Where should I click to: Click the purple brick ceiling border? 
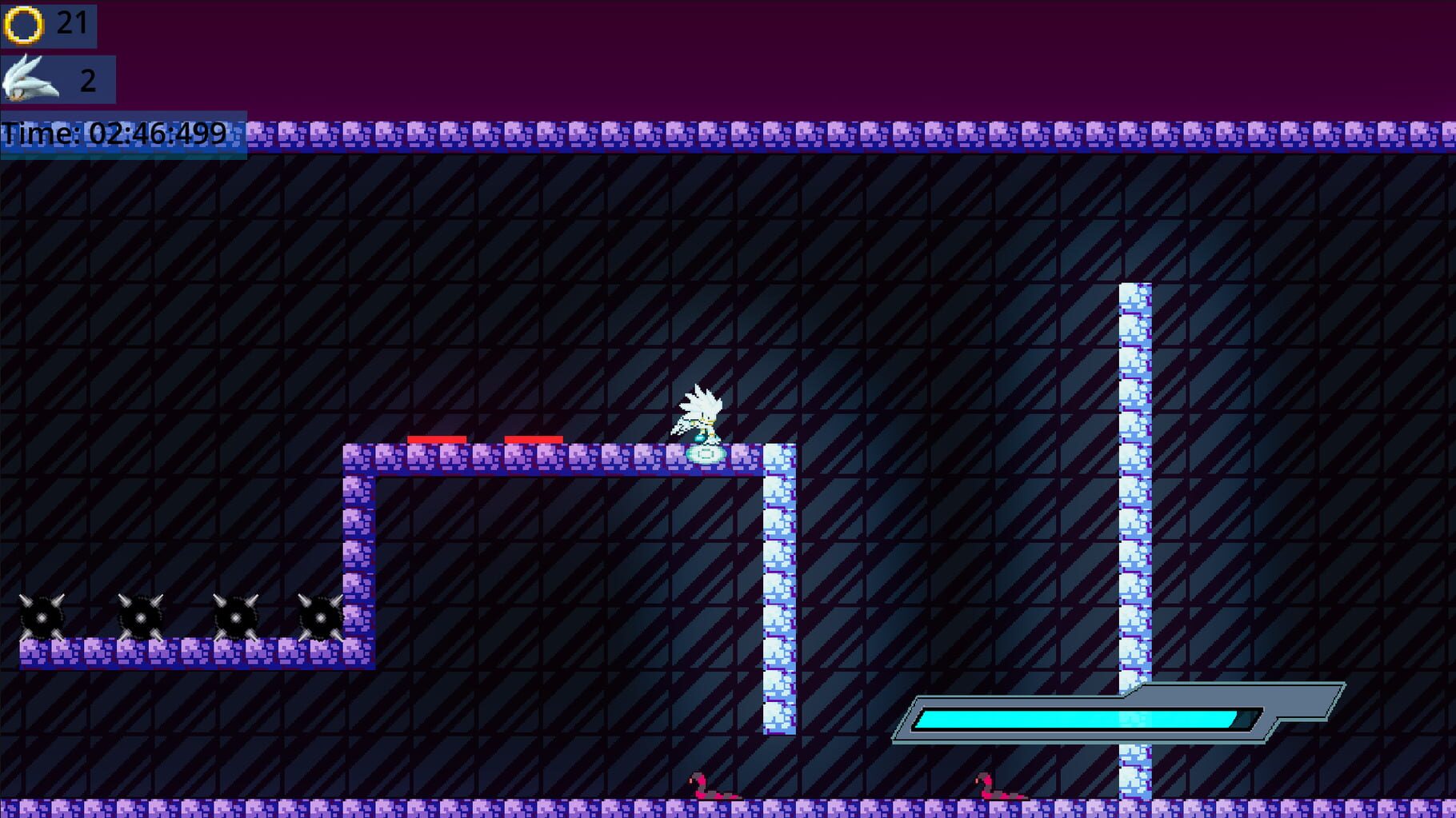pyautogui.click(x=720, y=136)
